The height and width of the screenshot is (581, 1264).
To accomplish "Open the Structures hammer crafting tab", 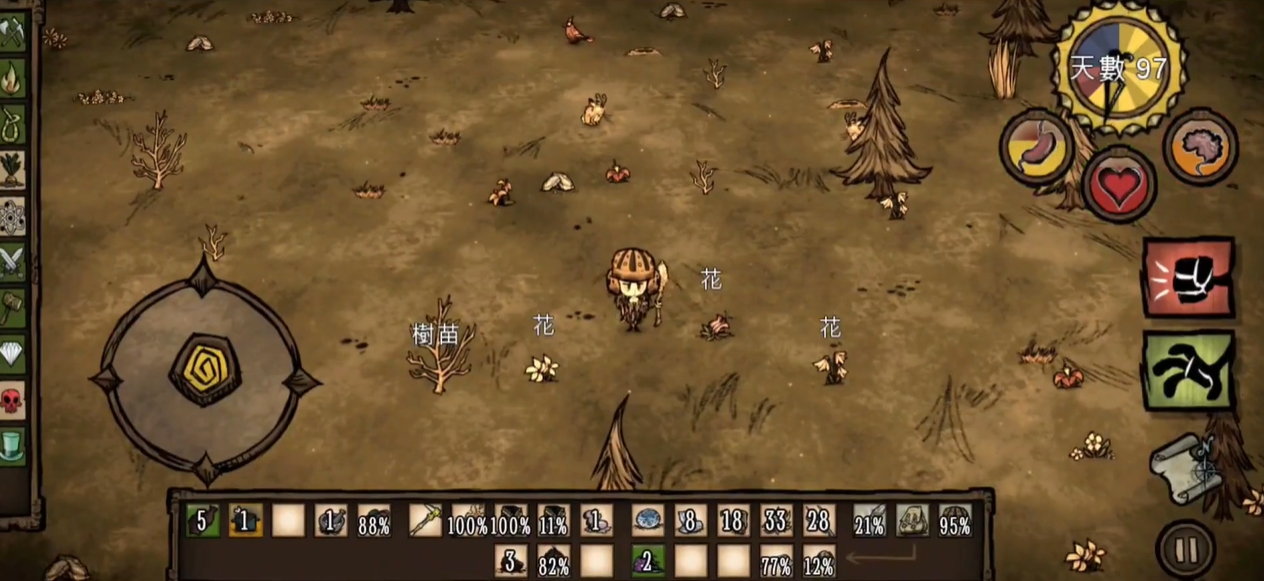I will 12,308.
